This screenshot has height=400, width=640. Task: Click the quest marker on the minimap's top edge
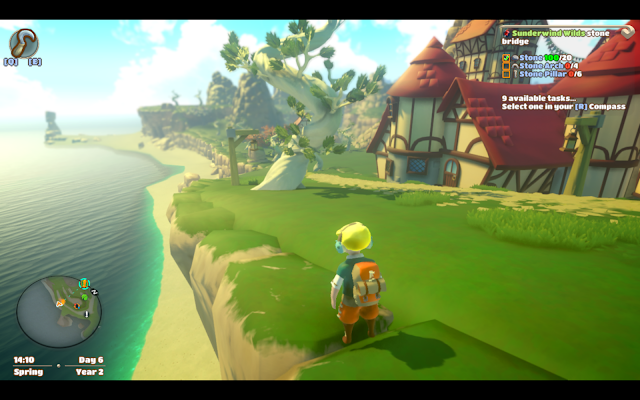(84, 284)
